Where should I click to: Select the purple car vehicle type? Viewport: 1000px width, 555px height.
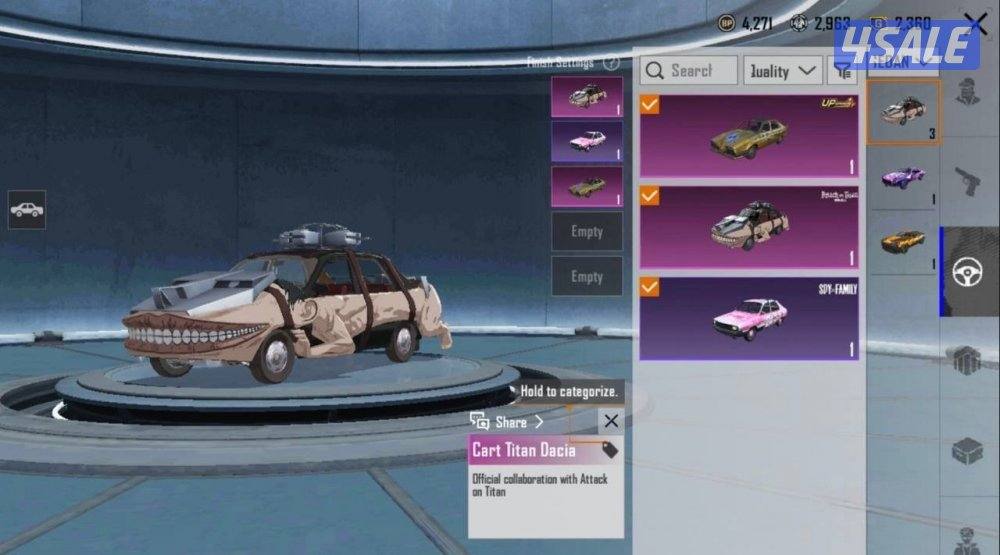903,178
